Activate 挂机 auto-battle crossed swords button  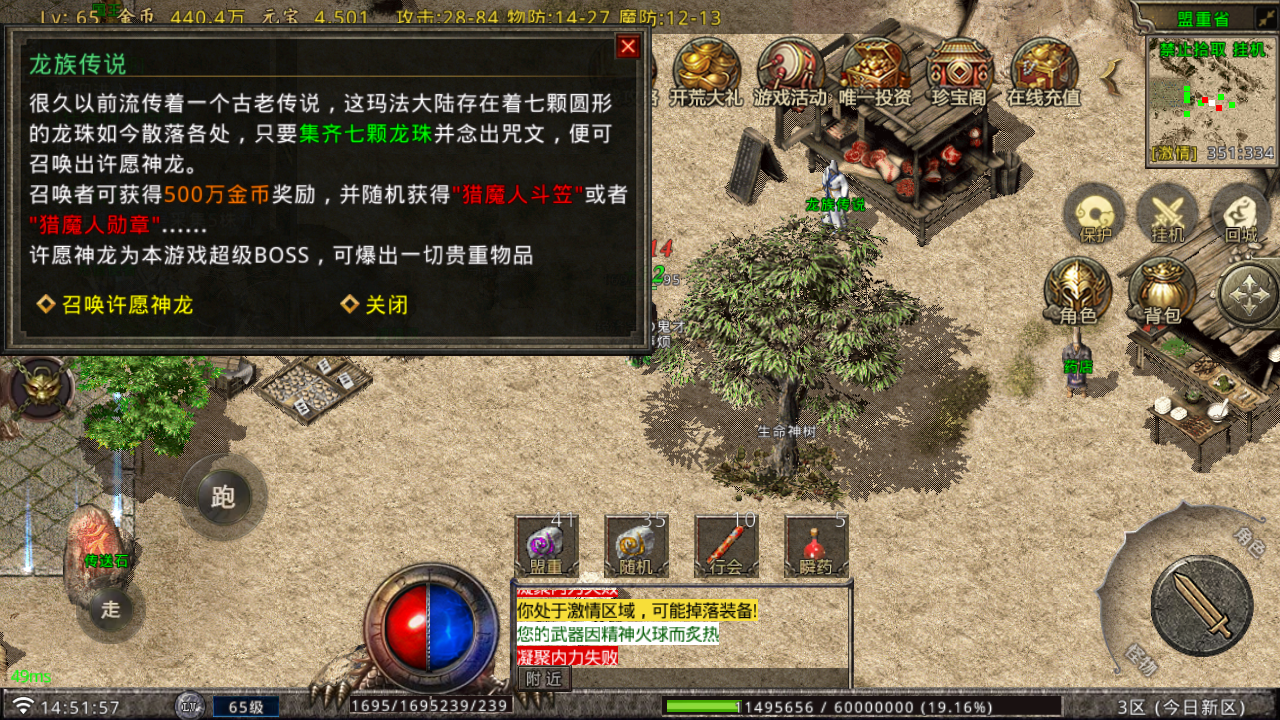tap(1167, 214)
